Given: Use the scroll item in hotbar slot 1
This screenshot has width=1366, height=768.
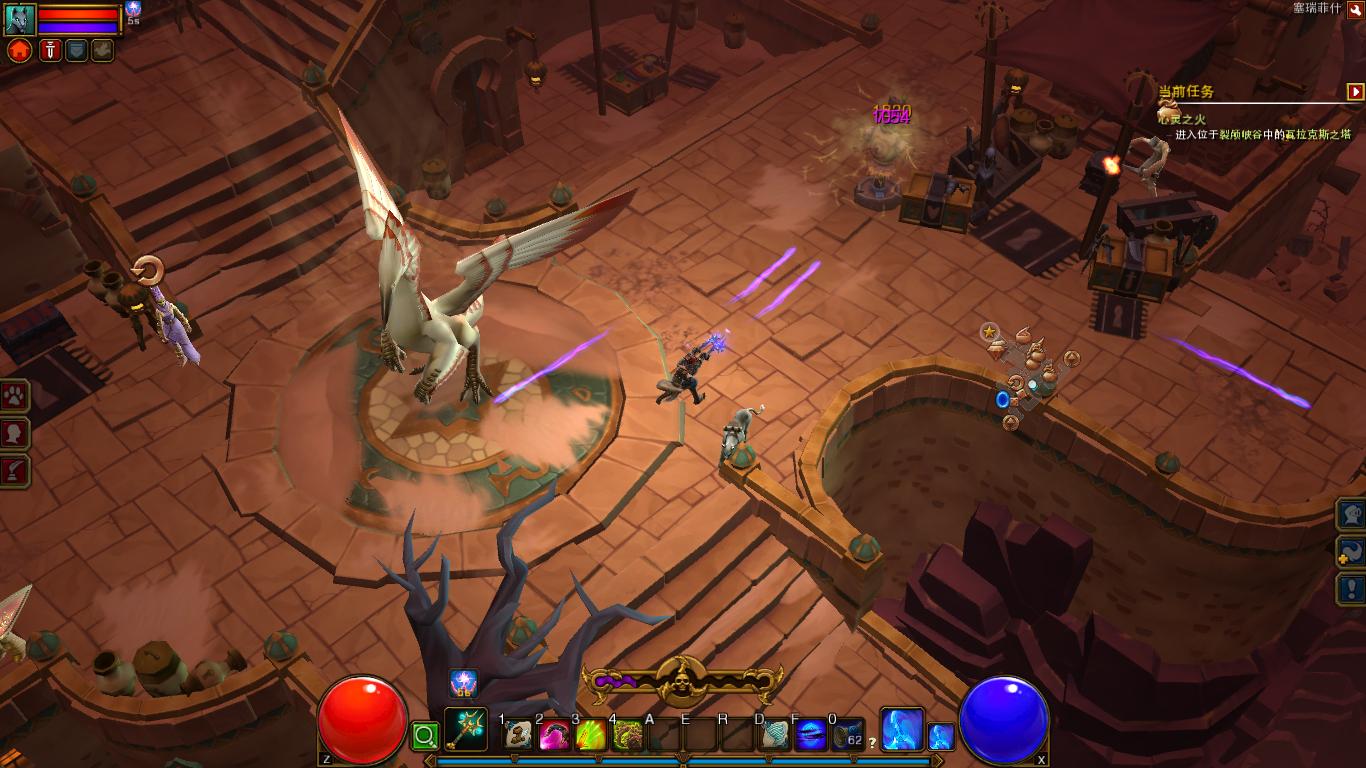Looking at the screenshot, I should [x=518, y=736].
